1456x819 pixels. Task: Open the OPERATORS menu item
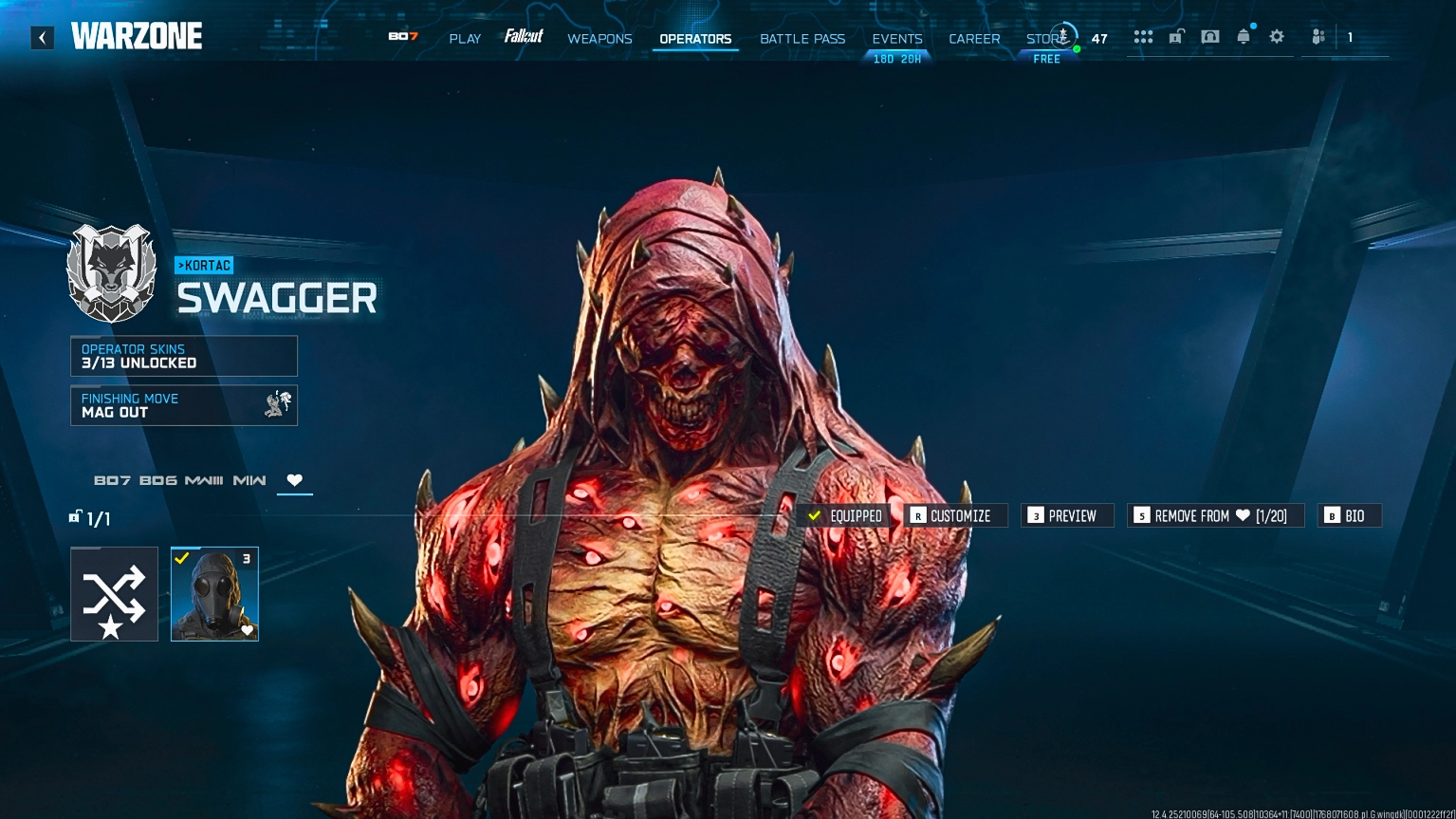695,39
